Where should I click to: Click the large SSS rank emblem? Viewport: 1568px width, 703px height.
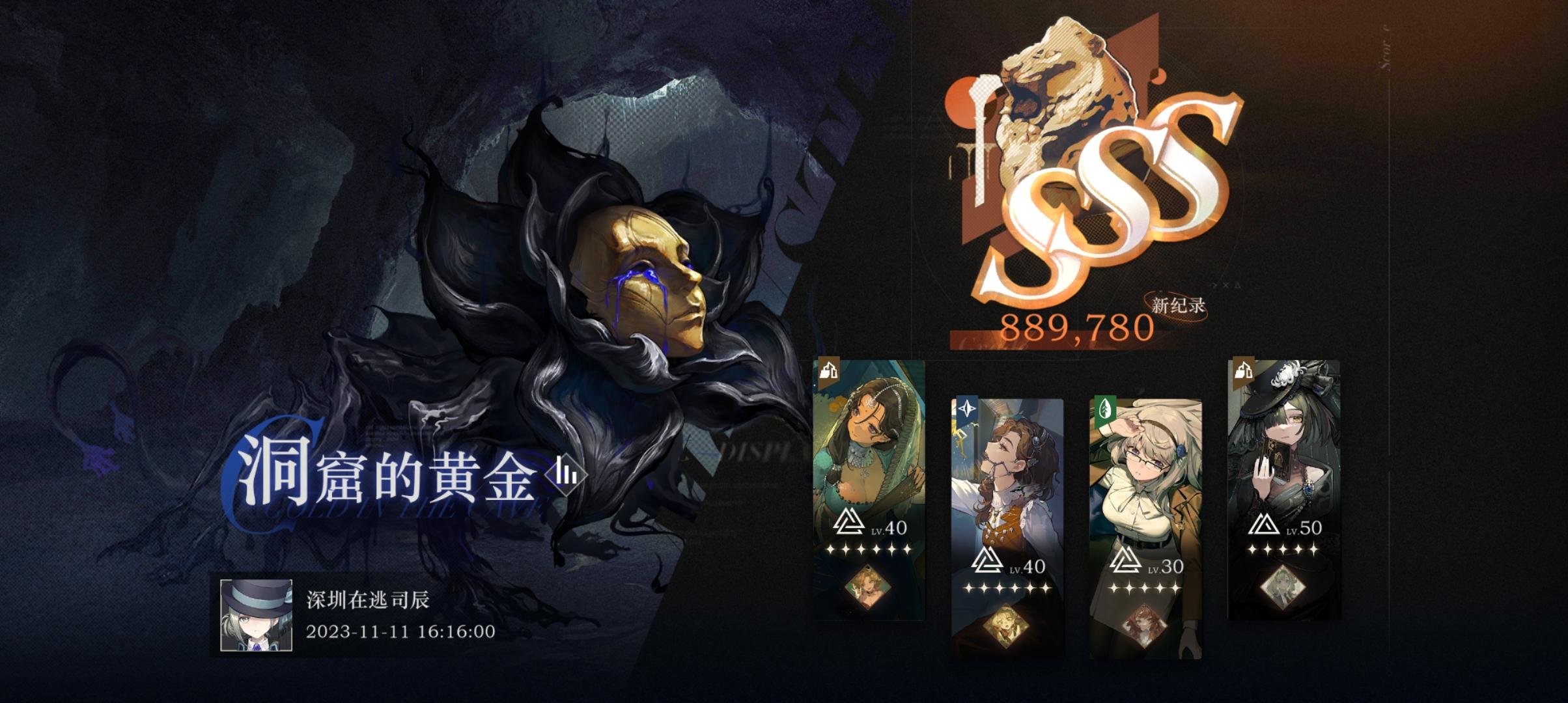(1107, 195)
